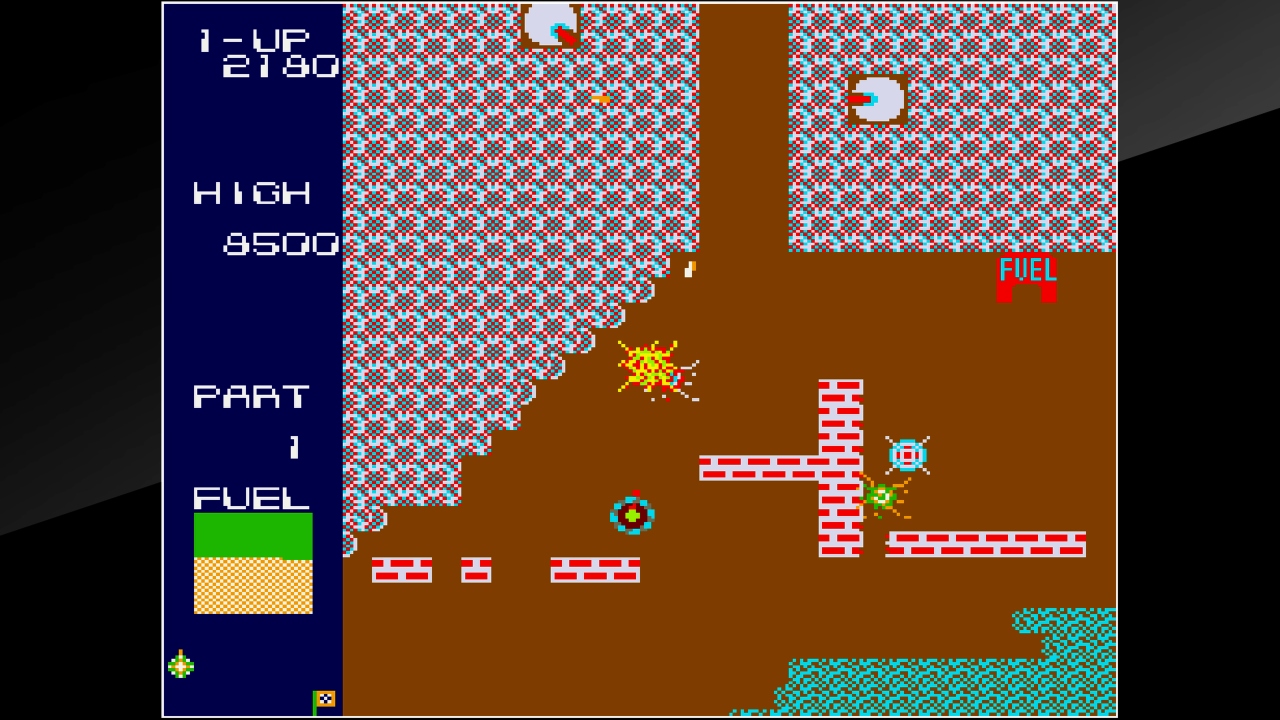Select the white bird sprite at the top edge
The width and height of the screenshot is (1280, 720).
549,22
